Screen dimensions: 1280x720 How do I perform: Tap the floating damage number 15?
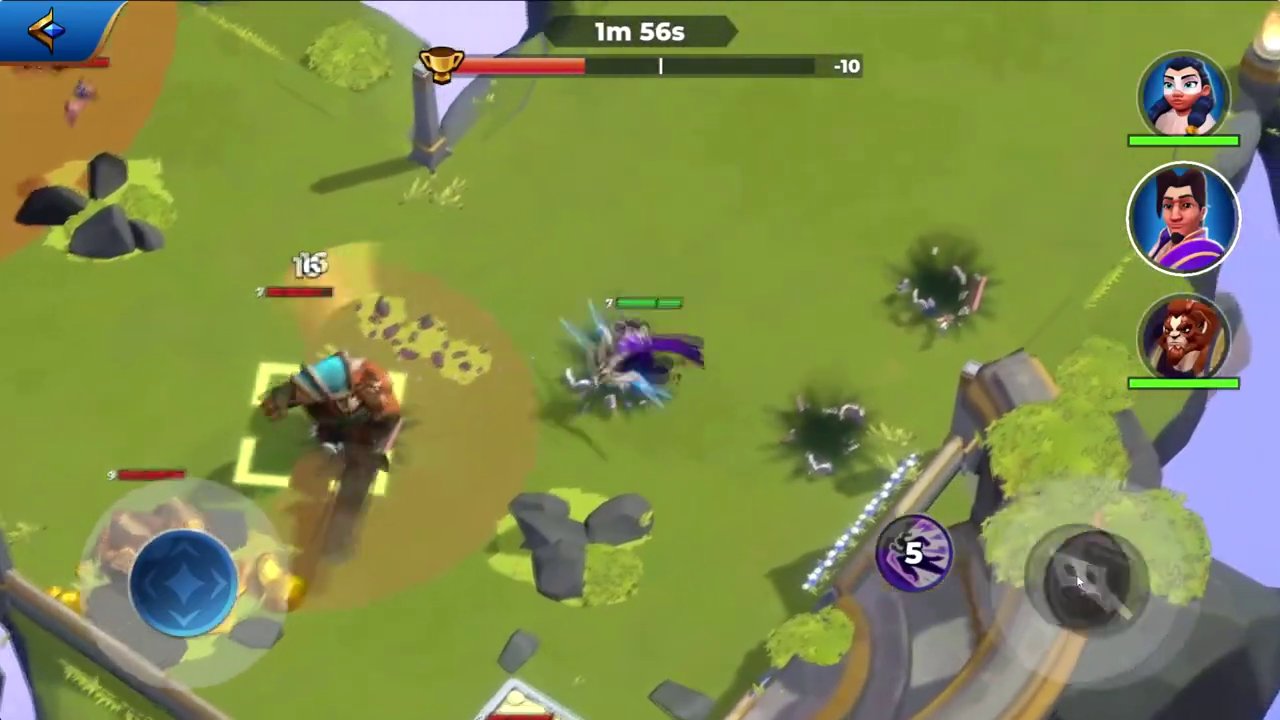310,265
